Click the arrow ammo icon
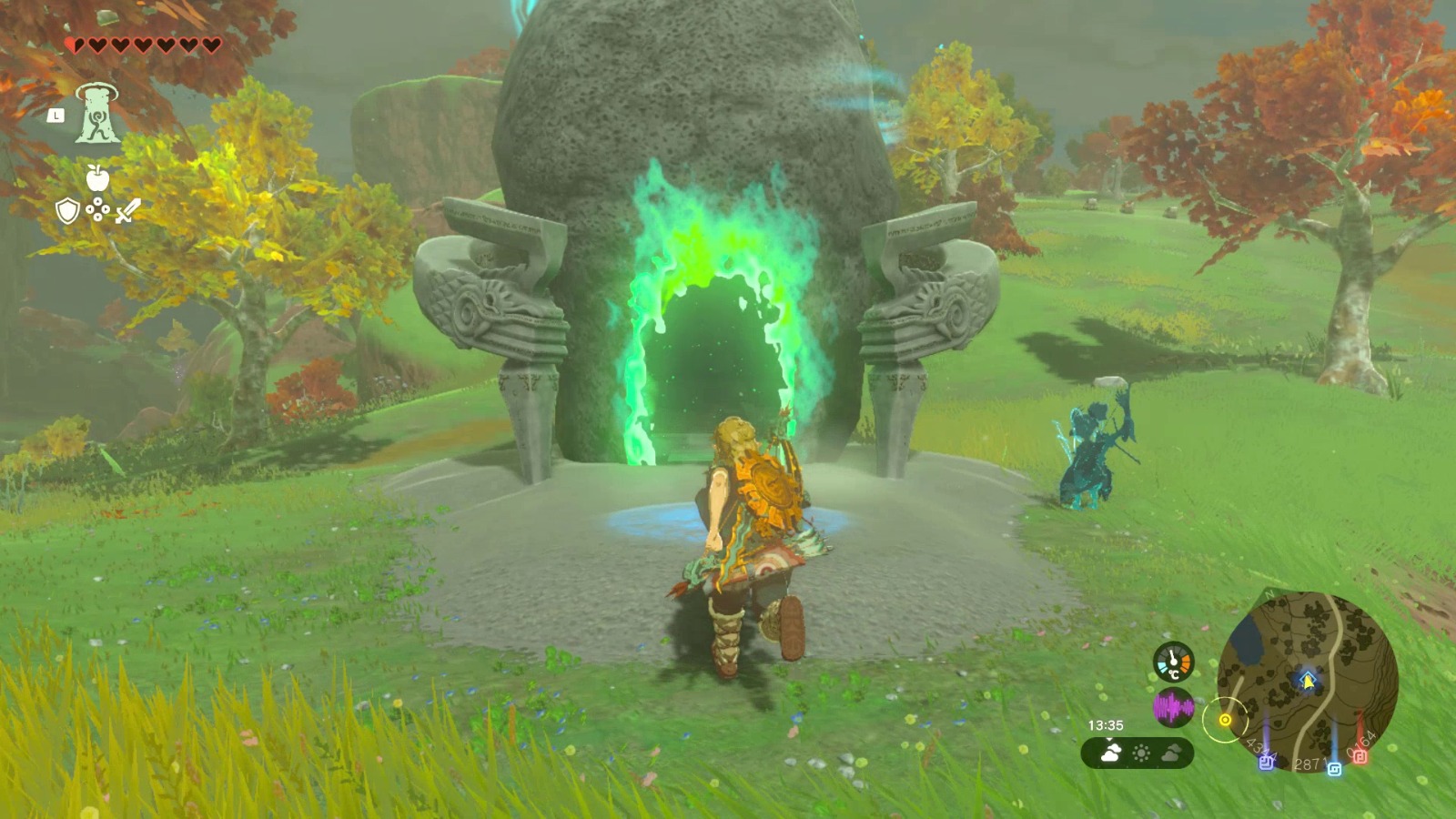This screenshot has height=819, width=1456. click(97, 209)
